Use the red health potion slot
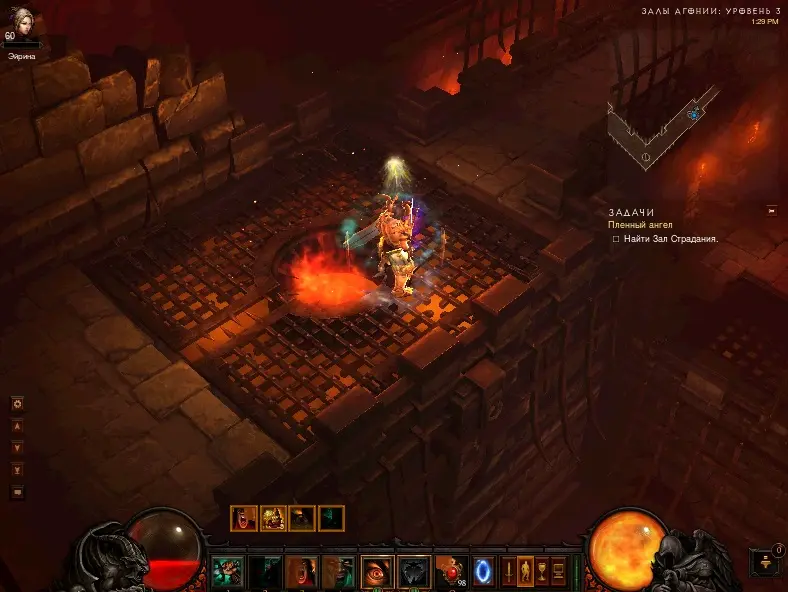The width and height of the screenshot is (788, 592). (451, 571)
